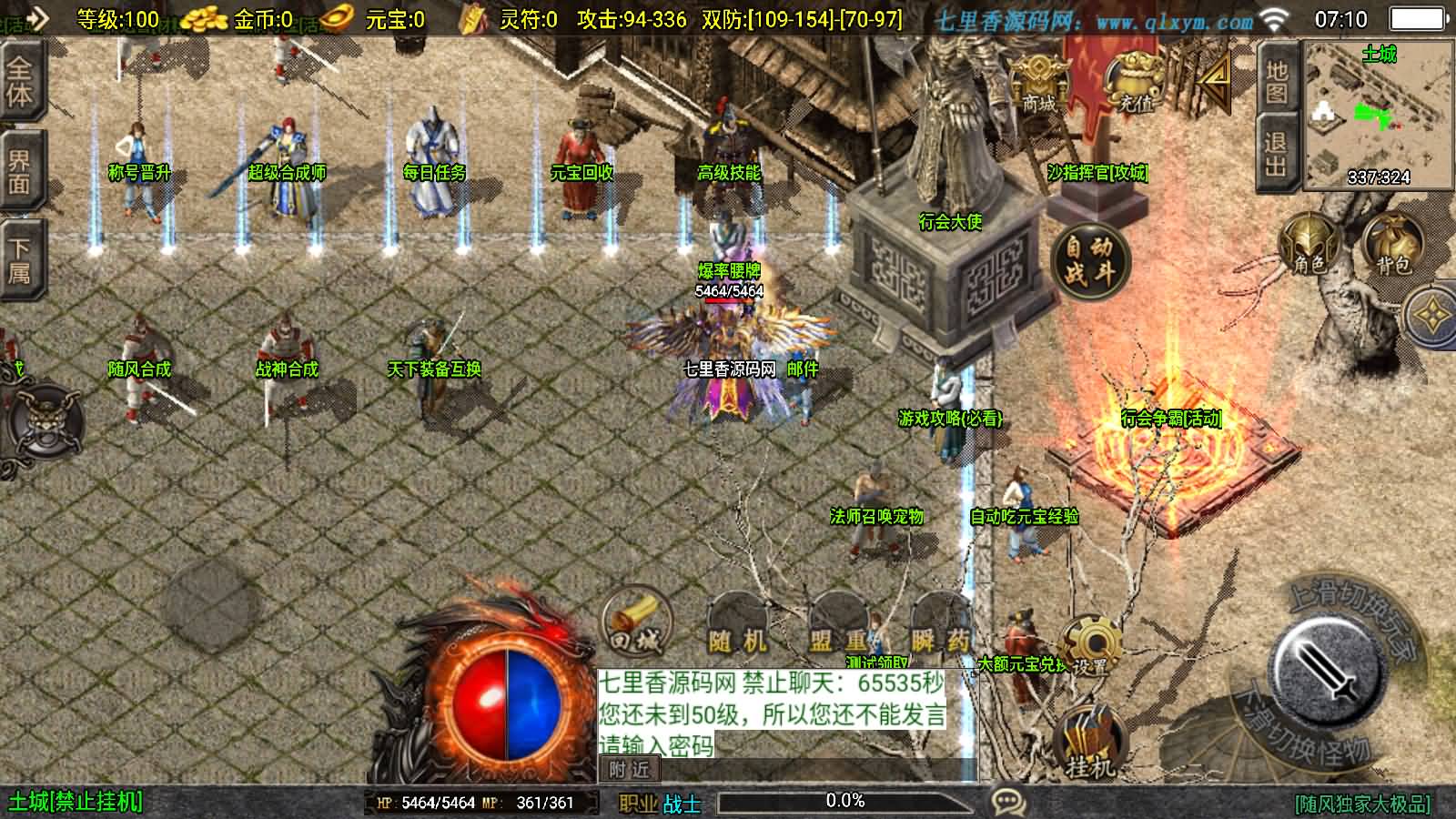This screenshot has height=819, width=1456.
Task: Use the 盟重 teleport slot
Action: tap(839, 630)
